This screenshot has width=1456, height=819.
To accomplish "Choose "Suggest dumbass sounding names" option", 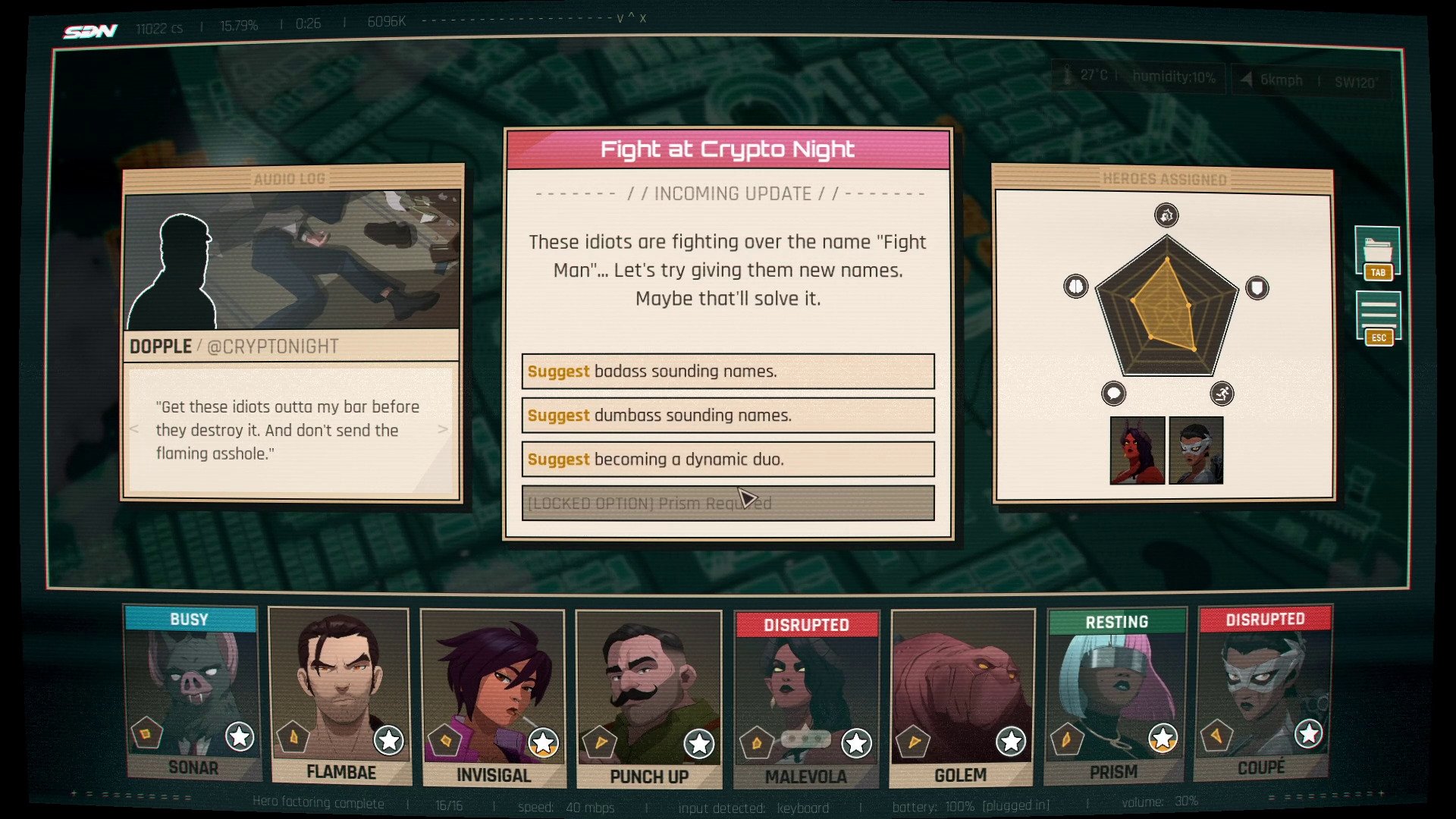I will pyautogui.click(x=728, y=416).
